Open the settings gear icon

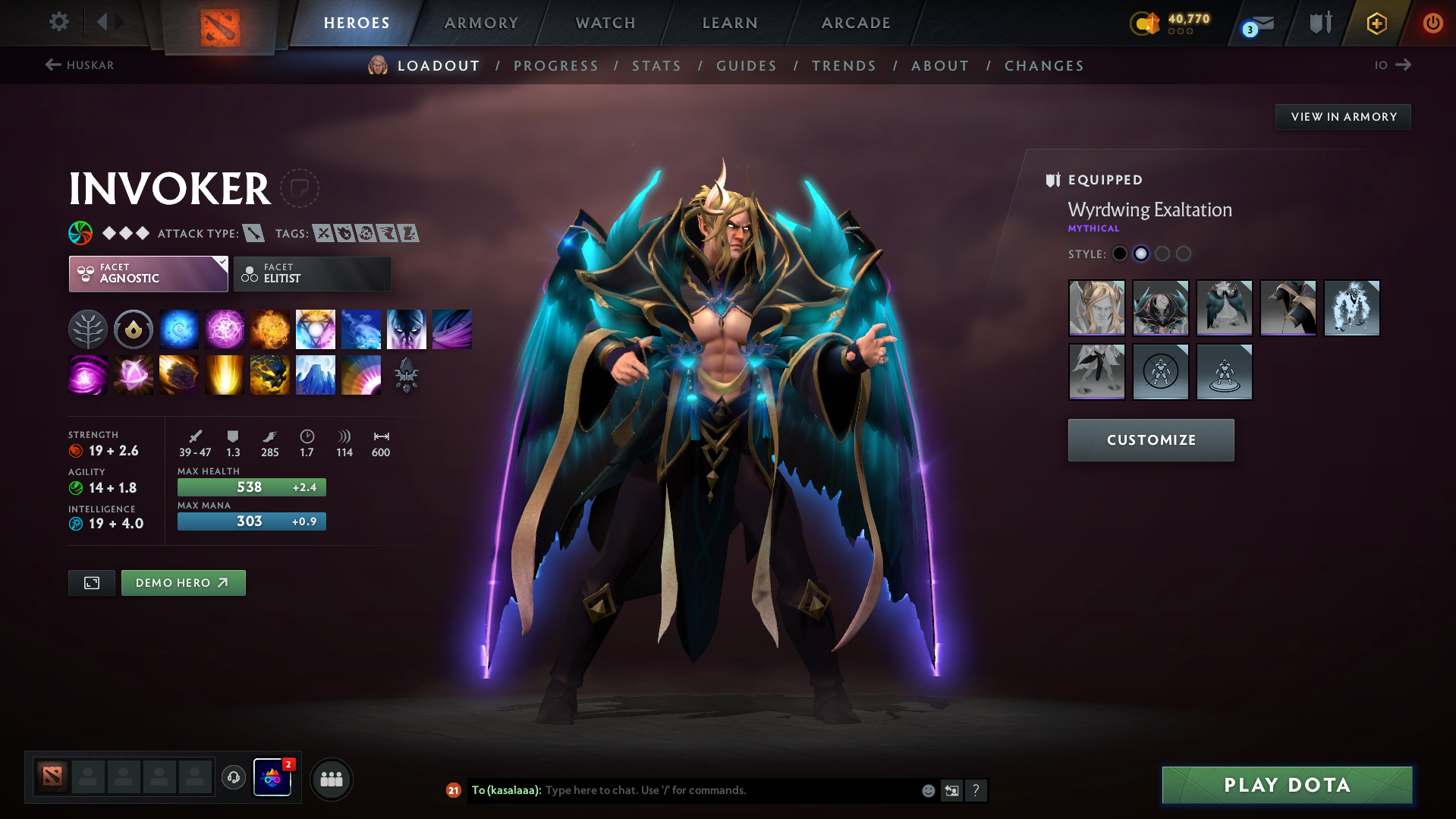[58, 22]
